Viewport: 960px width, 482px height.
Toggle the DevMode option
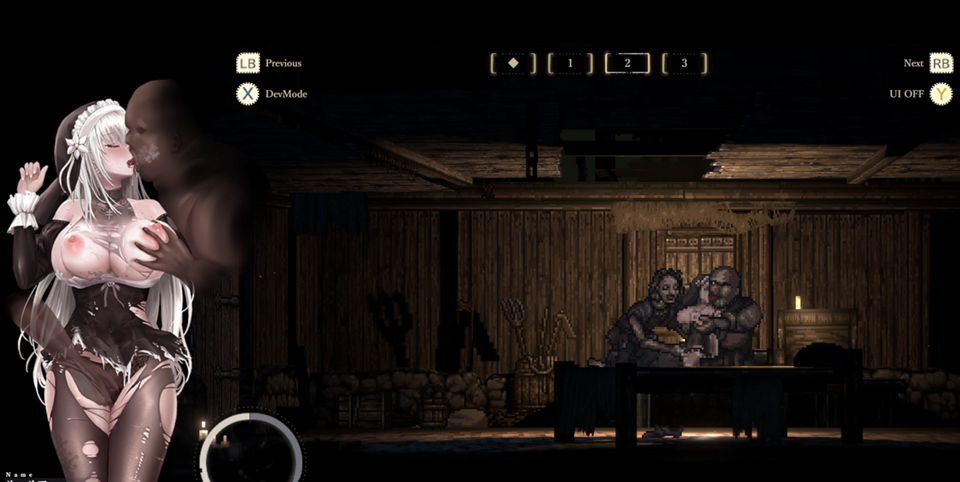click(x=286, y=94)
